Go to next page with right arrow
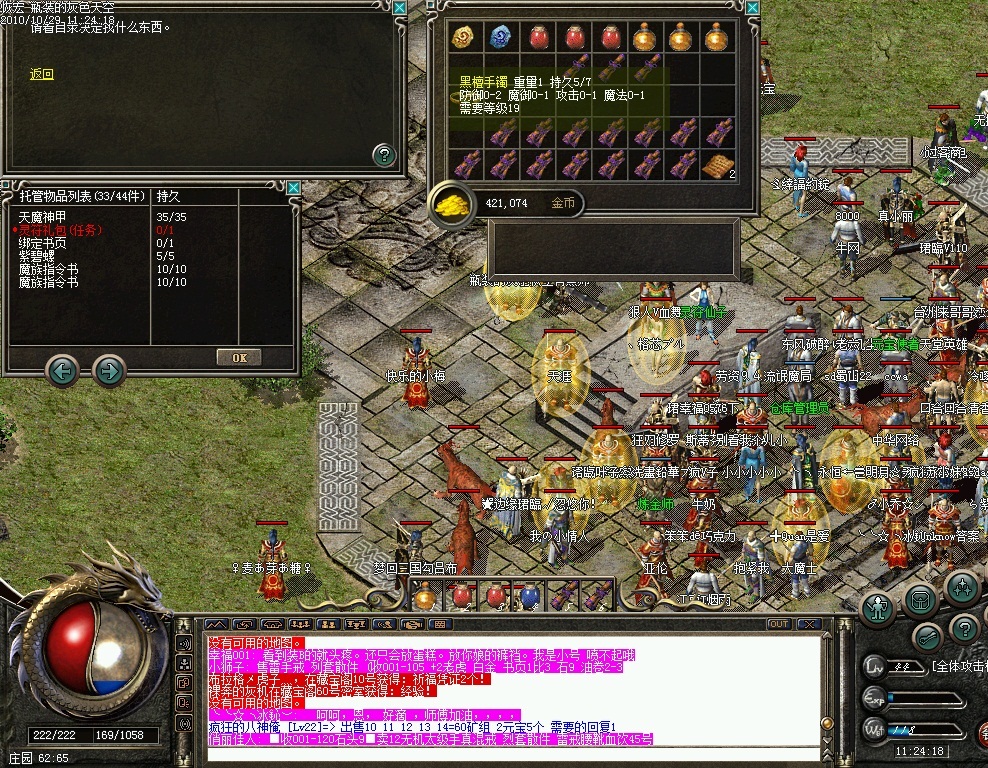This screenshot has height=768, width=988. [109, 372]
